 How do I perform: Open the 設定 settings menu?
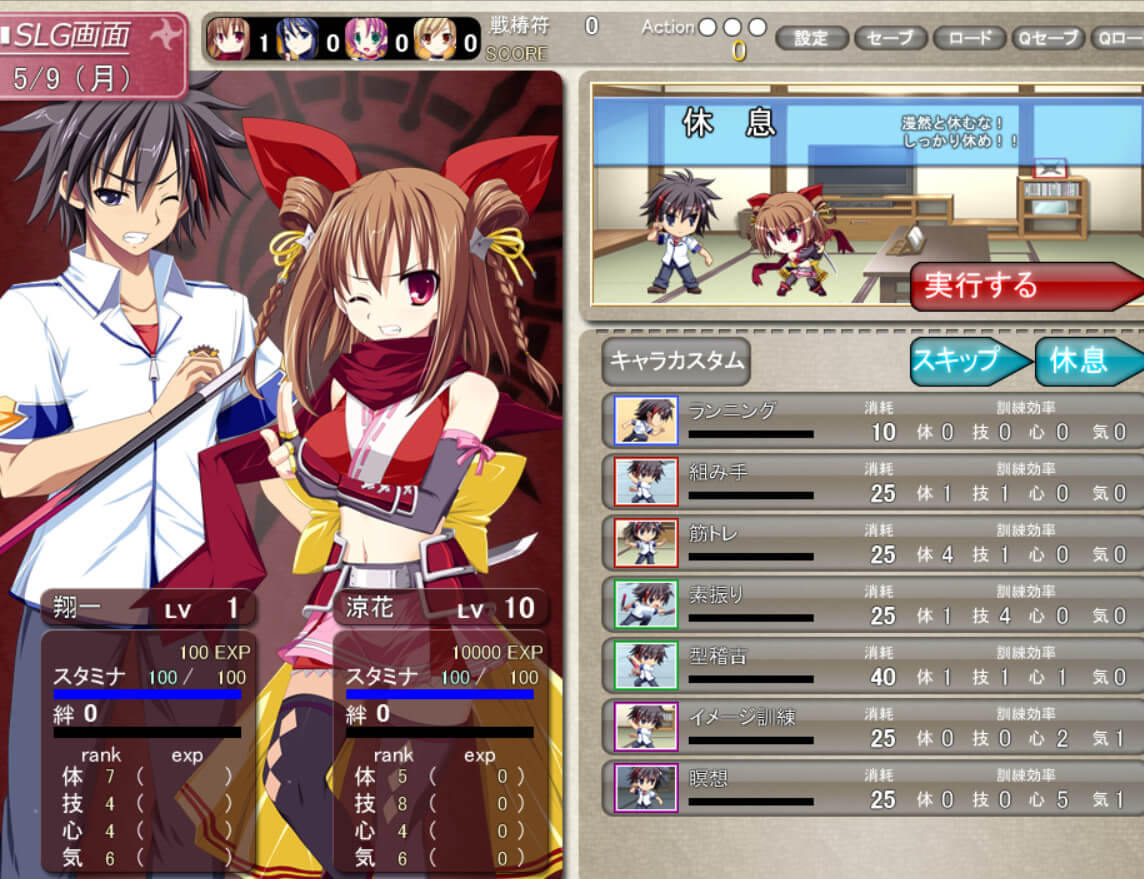coord(811,39)
